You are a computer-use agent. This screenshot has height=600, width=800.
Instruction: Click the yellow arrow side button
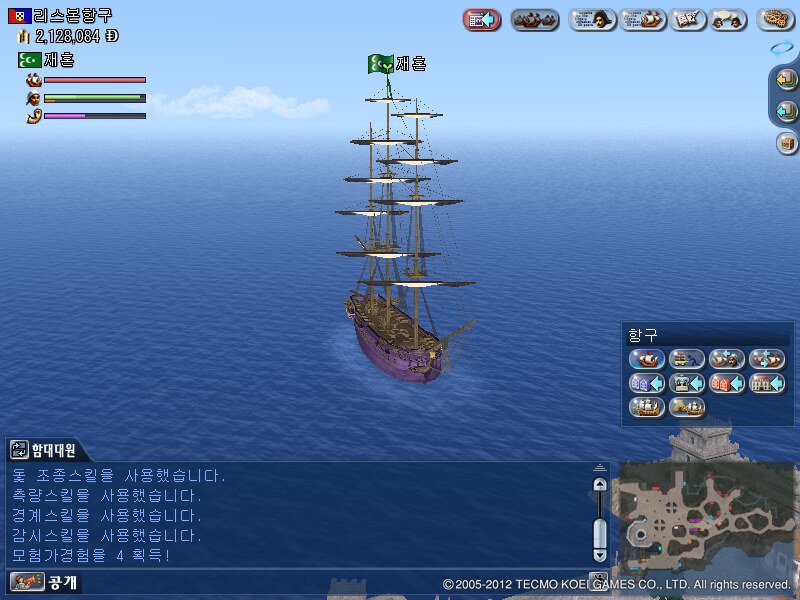786,78
